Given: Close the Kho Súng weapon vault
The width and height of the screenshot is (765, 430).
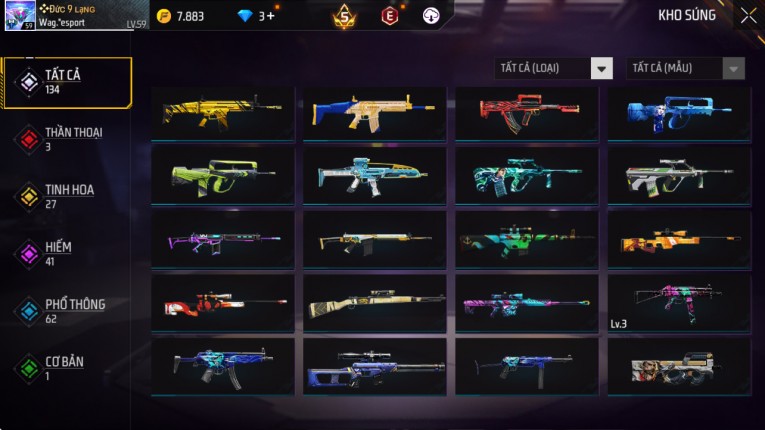Looking at the screenshot, I should pyautogui.click(x=748, y=16).
